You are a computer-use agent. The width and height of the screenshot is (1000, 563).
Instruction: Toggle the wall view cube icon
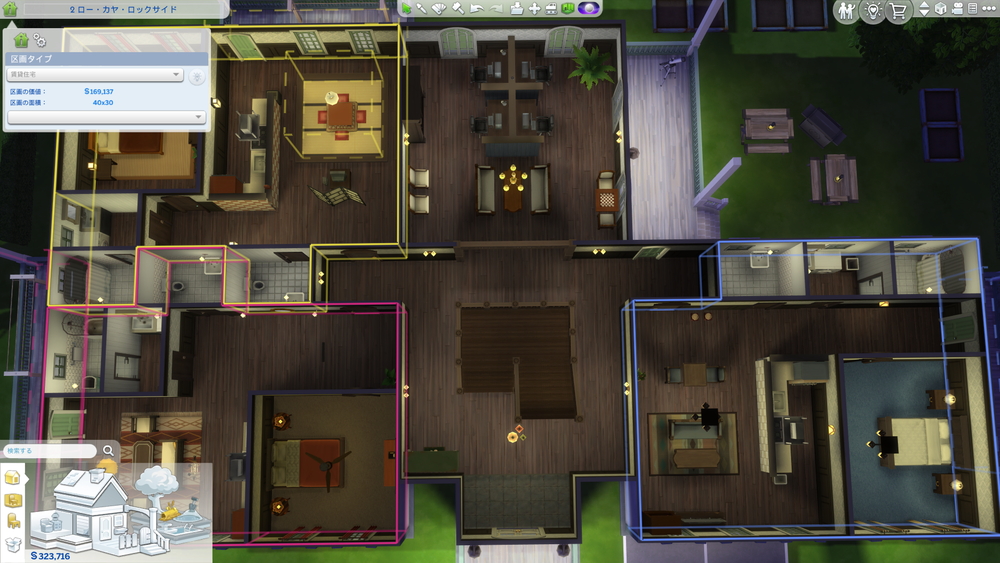tap(941, 9)
